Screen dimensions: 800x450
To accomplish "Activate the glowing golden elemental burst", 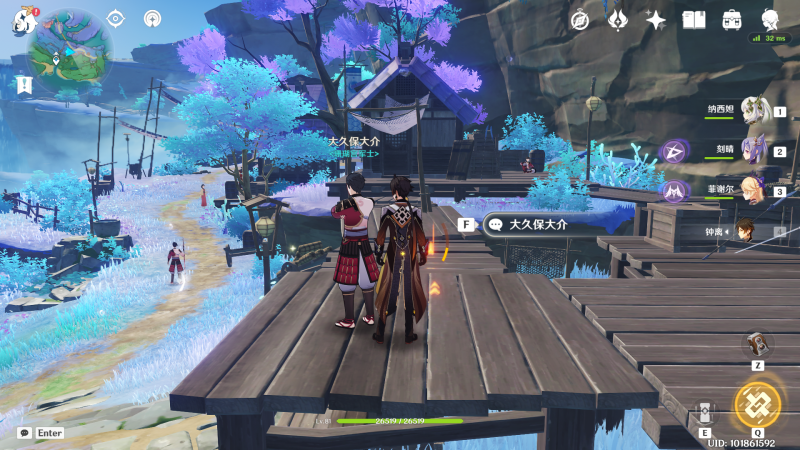I will coord(757,404).
